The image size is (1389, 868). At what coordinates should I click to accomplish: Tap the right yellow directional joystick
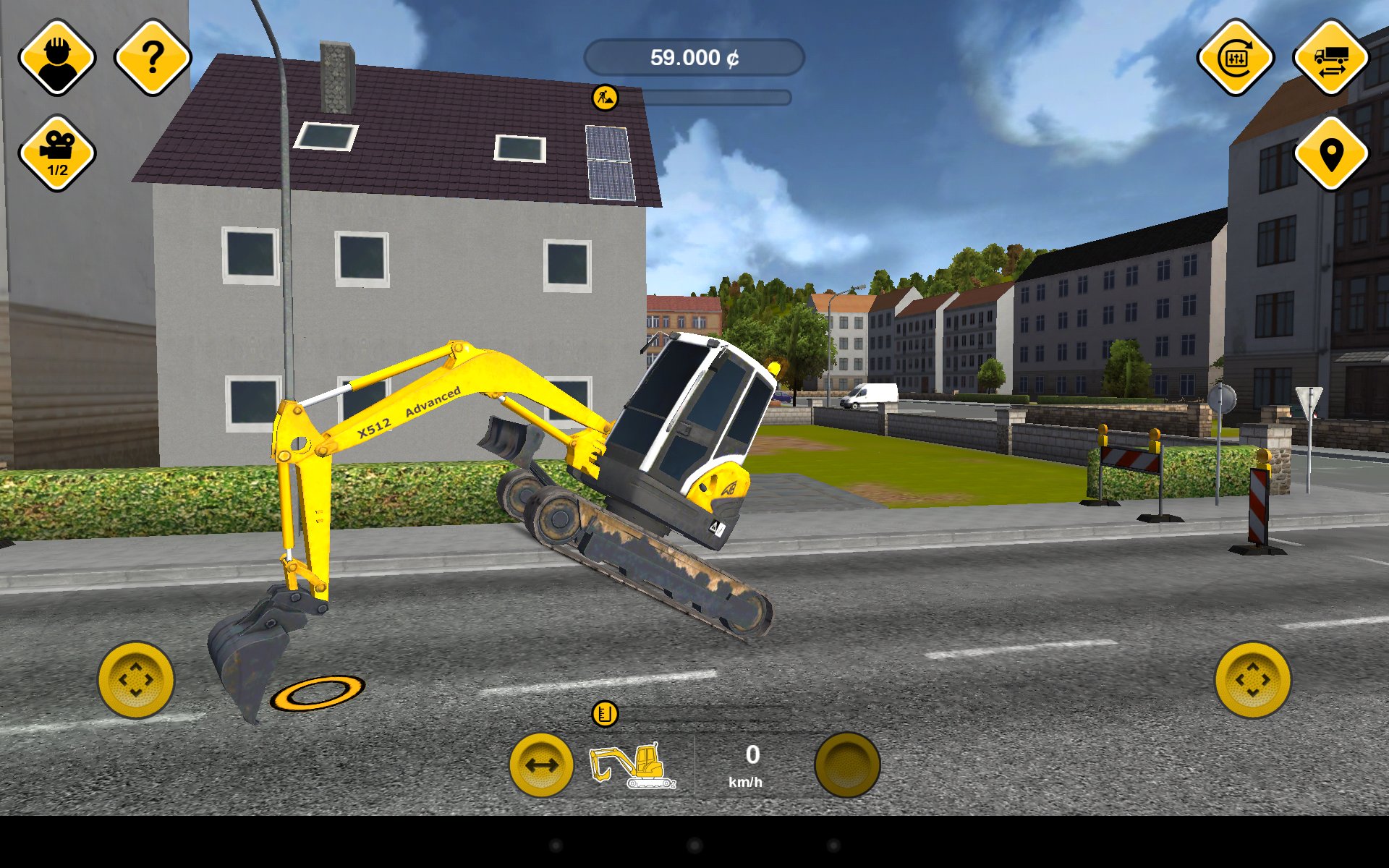[1252, 680]
